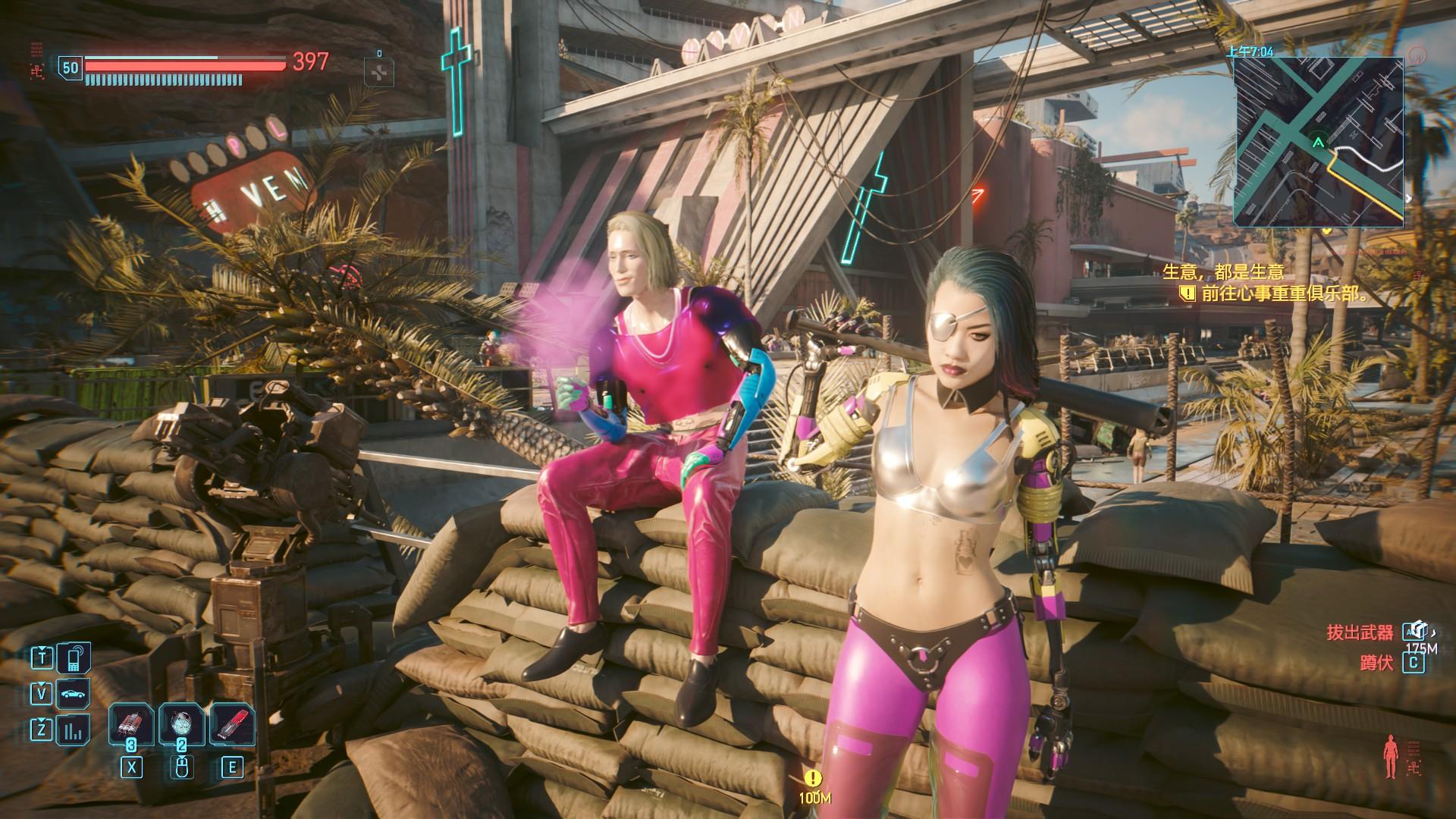Click the yellow 100M waypoint marker
Viewport: 1456px width, 819px height.
pos(814,778)
